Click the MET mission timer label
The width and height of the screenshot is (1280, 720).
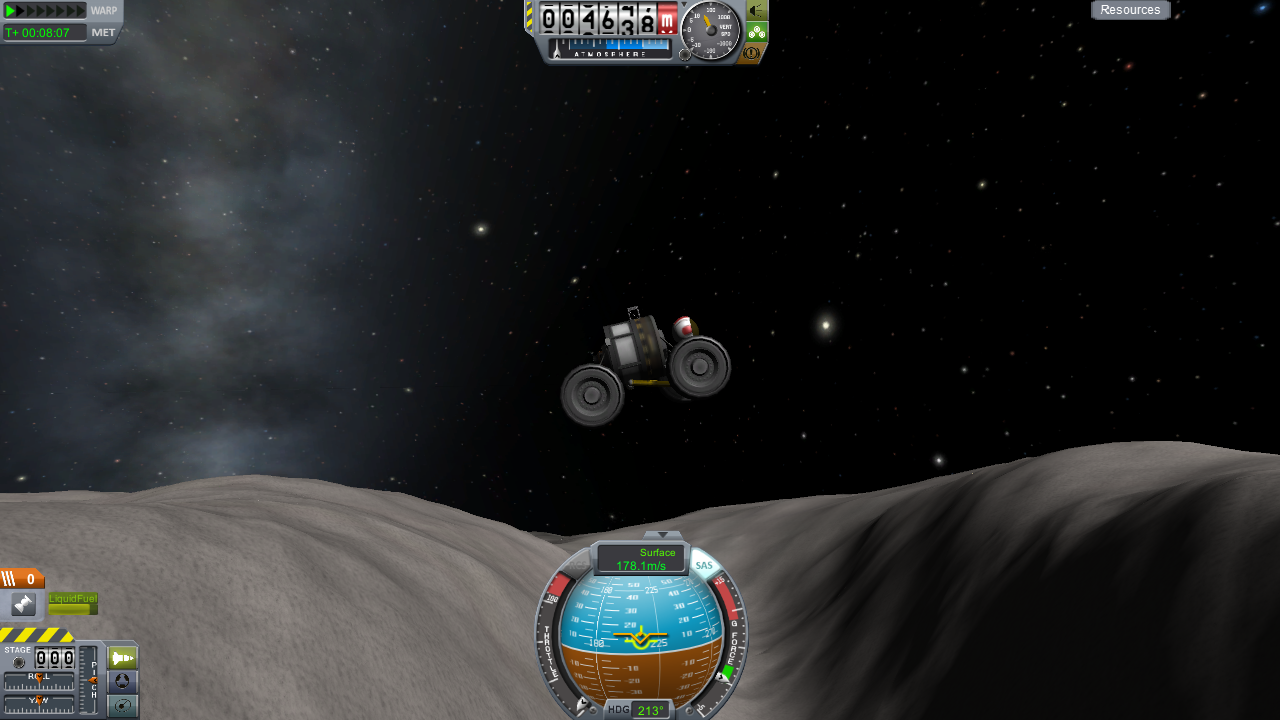click(104, 32)
